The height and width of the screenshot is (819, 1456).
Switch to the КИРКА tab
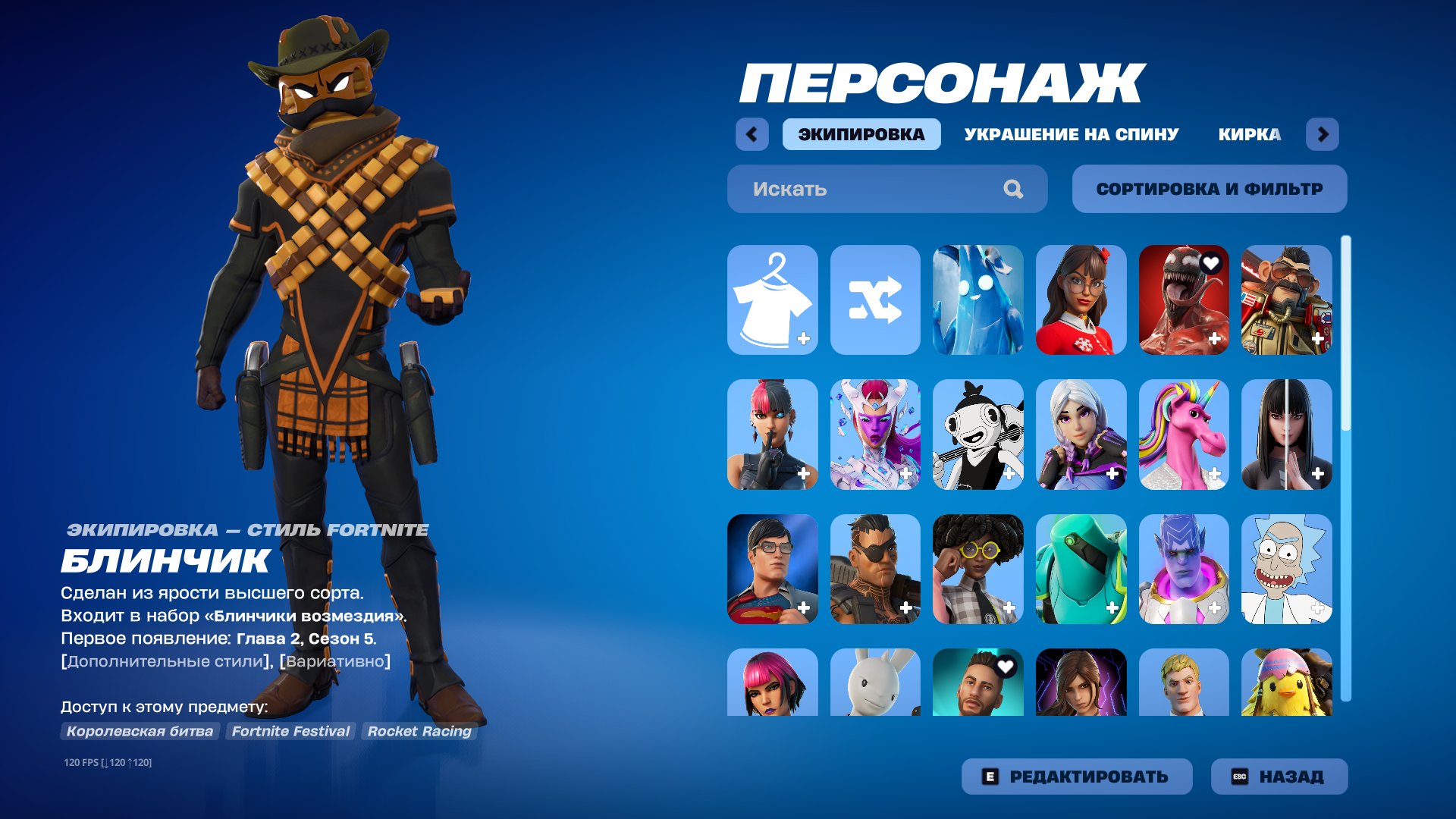(1248, 134)
